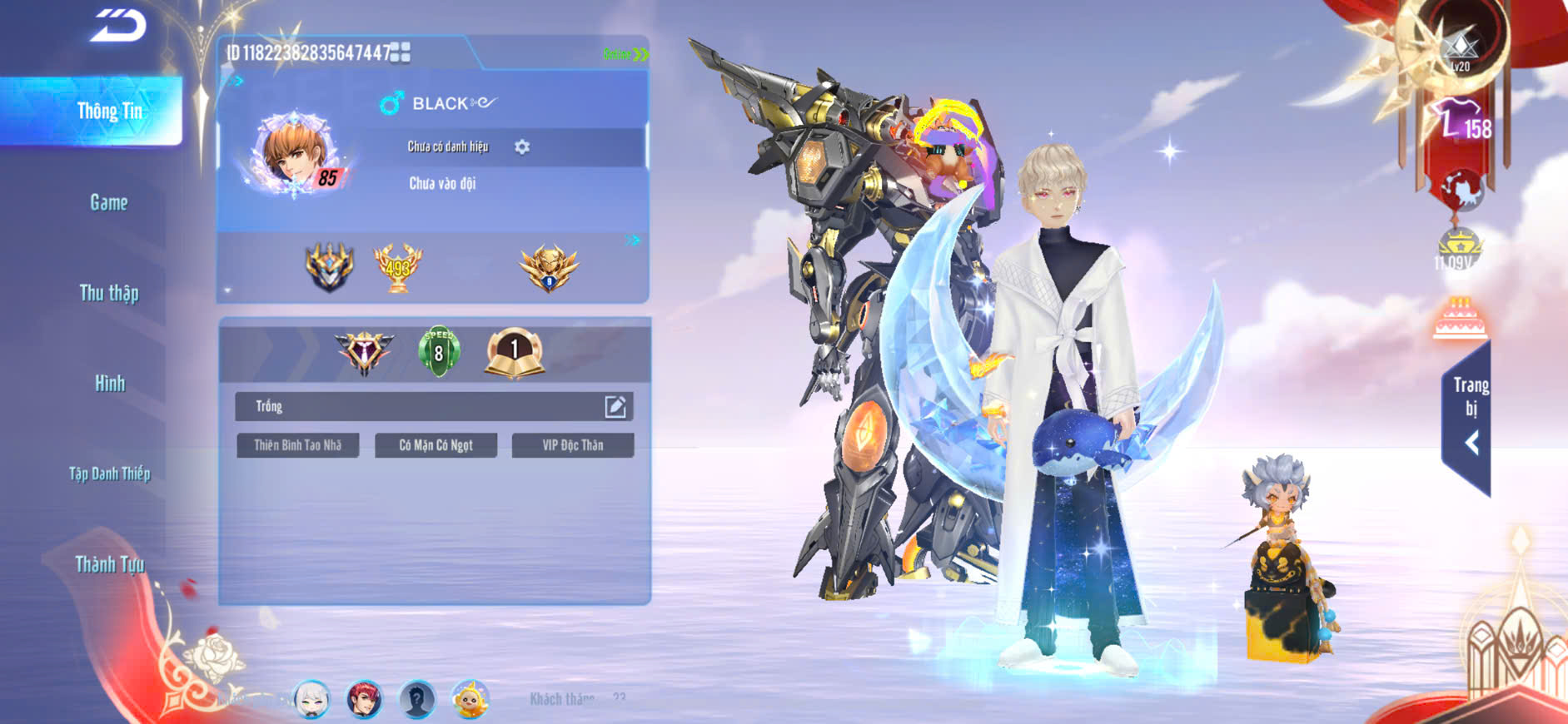View the golden 493 trophy badge
This screenshot has width=1568, height=724.
click(x=397, y=267)
